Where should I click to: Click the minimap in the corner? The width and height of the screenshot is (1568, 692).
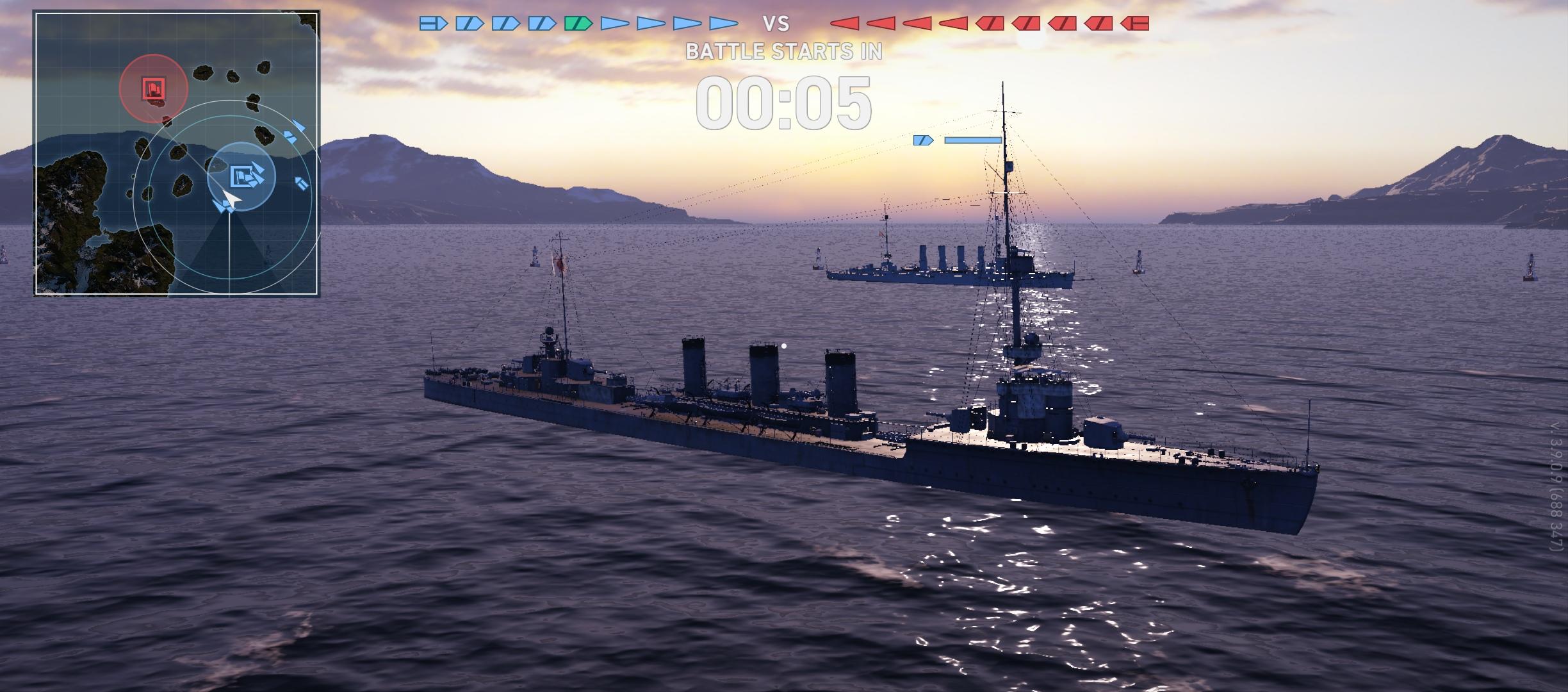[x=176, y=153]
